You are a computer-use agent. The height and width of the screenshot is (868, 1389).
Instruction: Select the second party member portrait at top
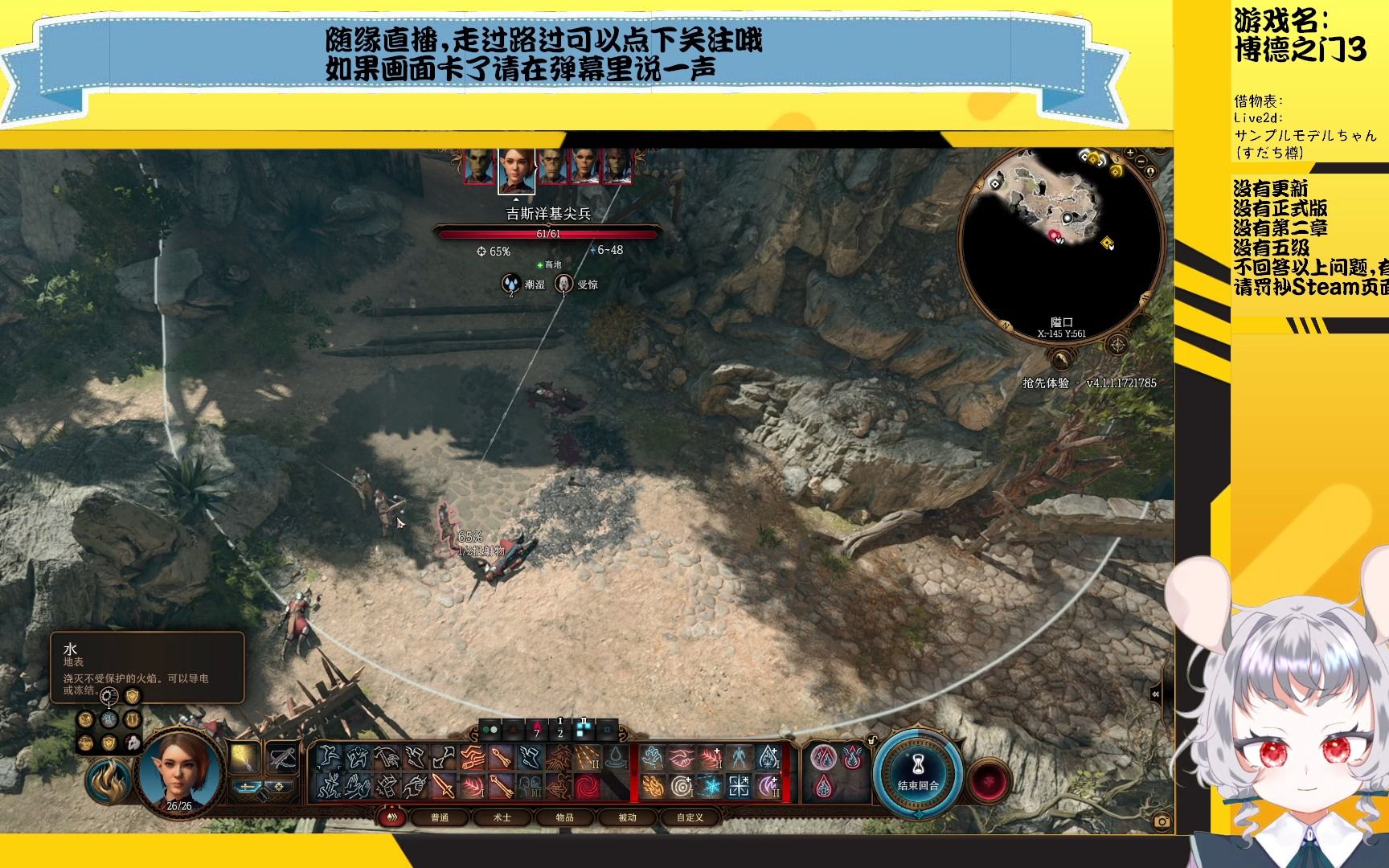click(517, 171)
